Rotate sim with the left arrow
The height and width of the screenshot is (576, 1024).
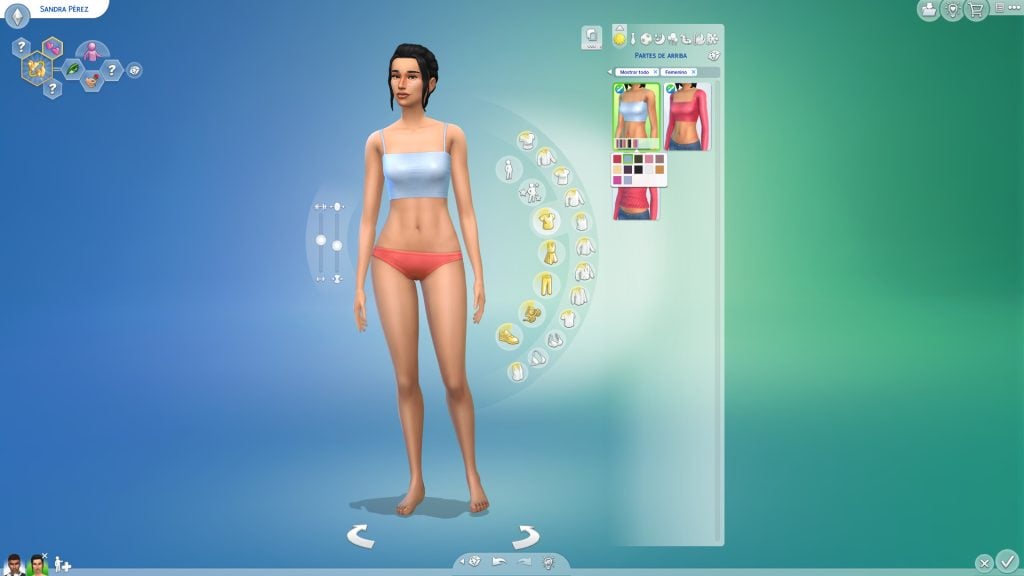[361, 537]
